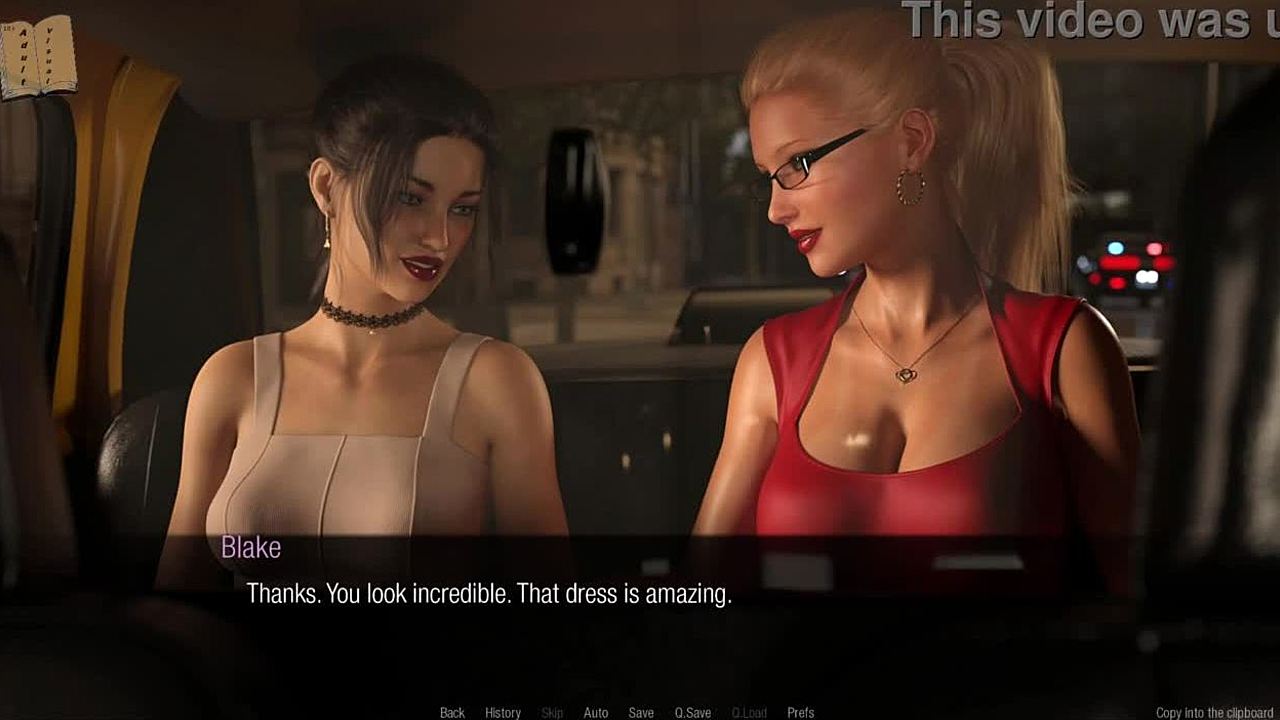The width and height of the screenshot is (1280, 720).
Task: Open the Save game menu
Action: pyautogui.click(x=641, y=712)
